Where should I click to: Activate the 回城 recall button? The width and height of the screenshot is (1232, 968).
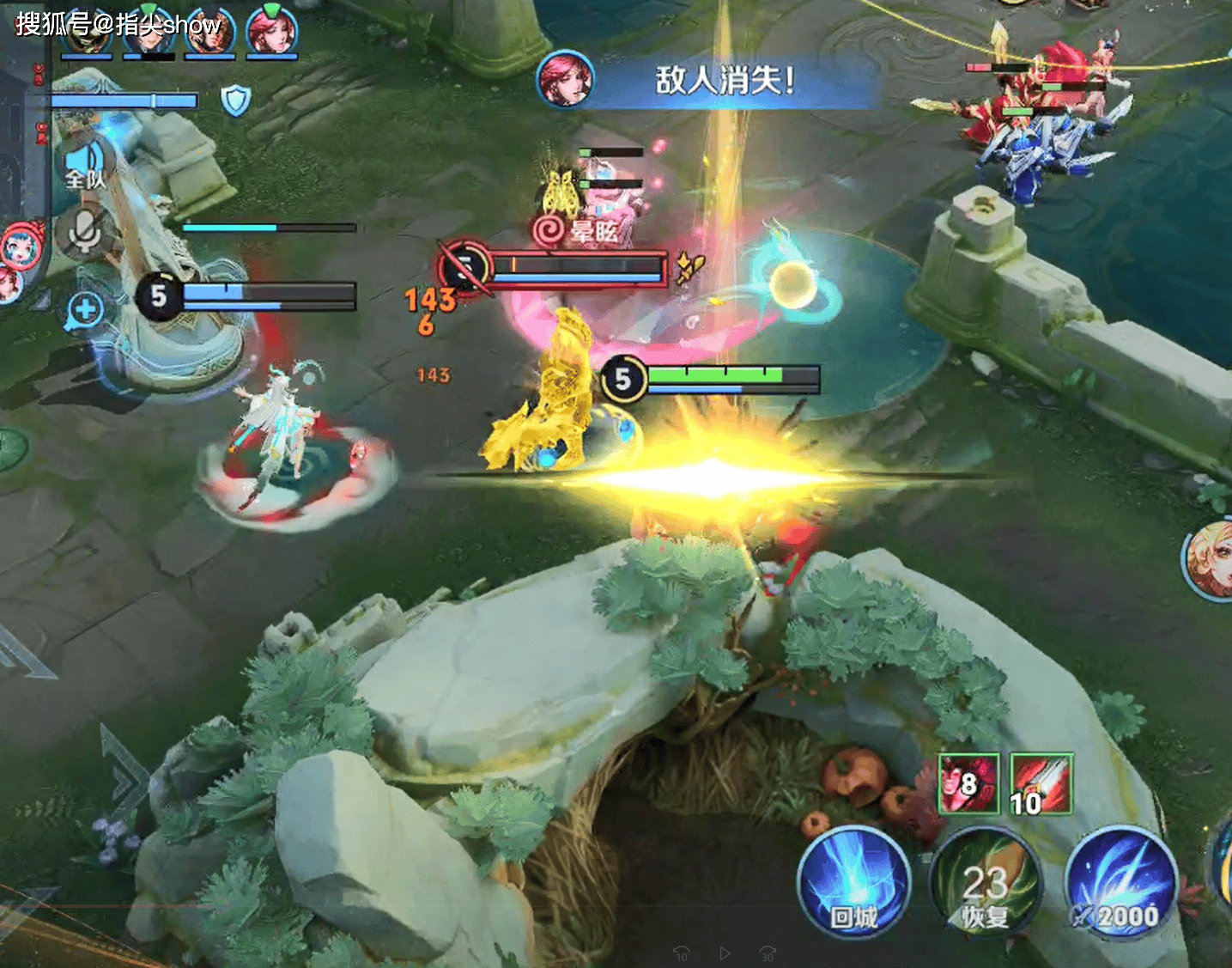[x=853, y=883]
